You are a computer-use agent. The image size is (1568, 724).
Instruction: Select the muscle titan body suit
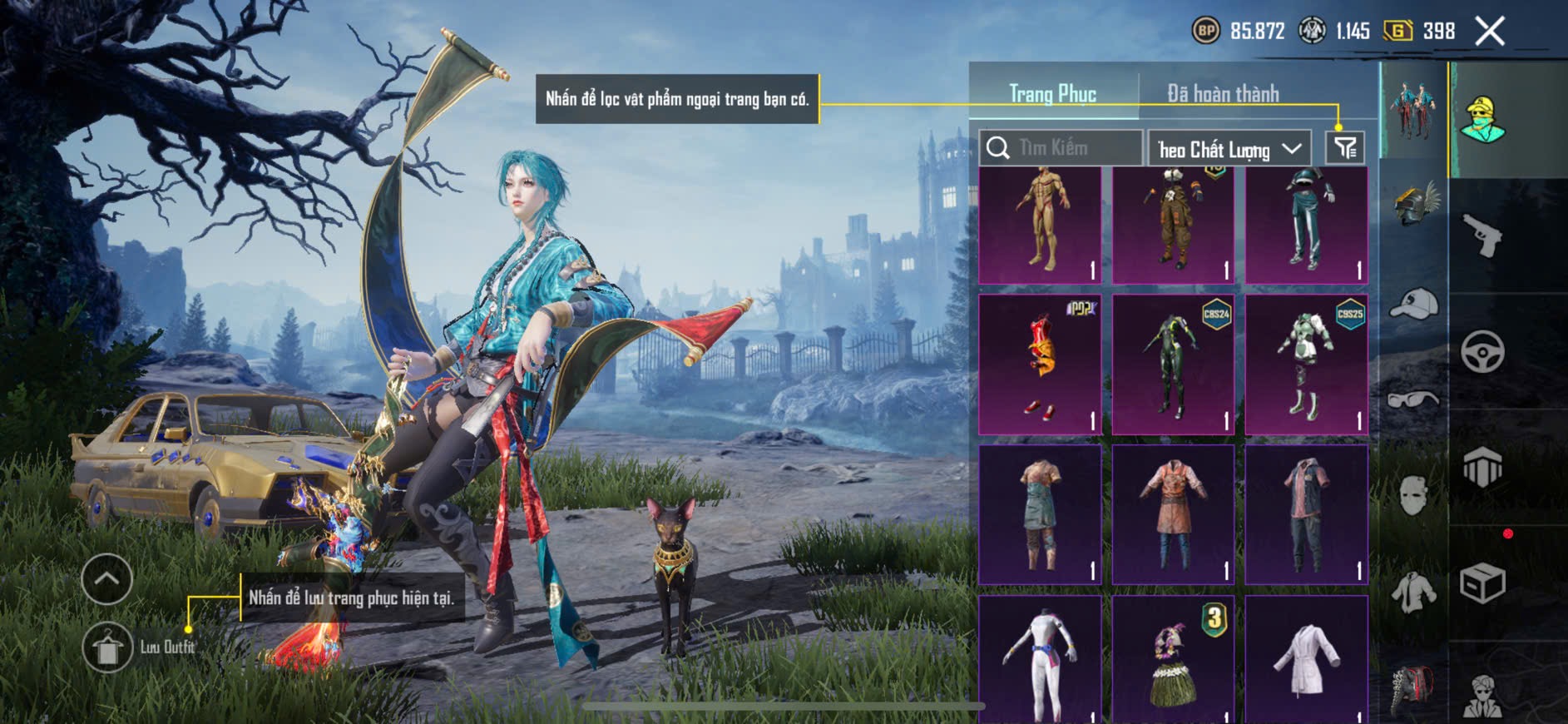(1040, 223)
